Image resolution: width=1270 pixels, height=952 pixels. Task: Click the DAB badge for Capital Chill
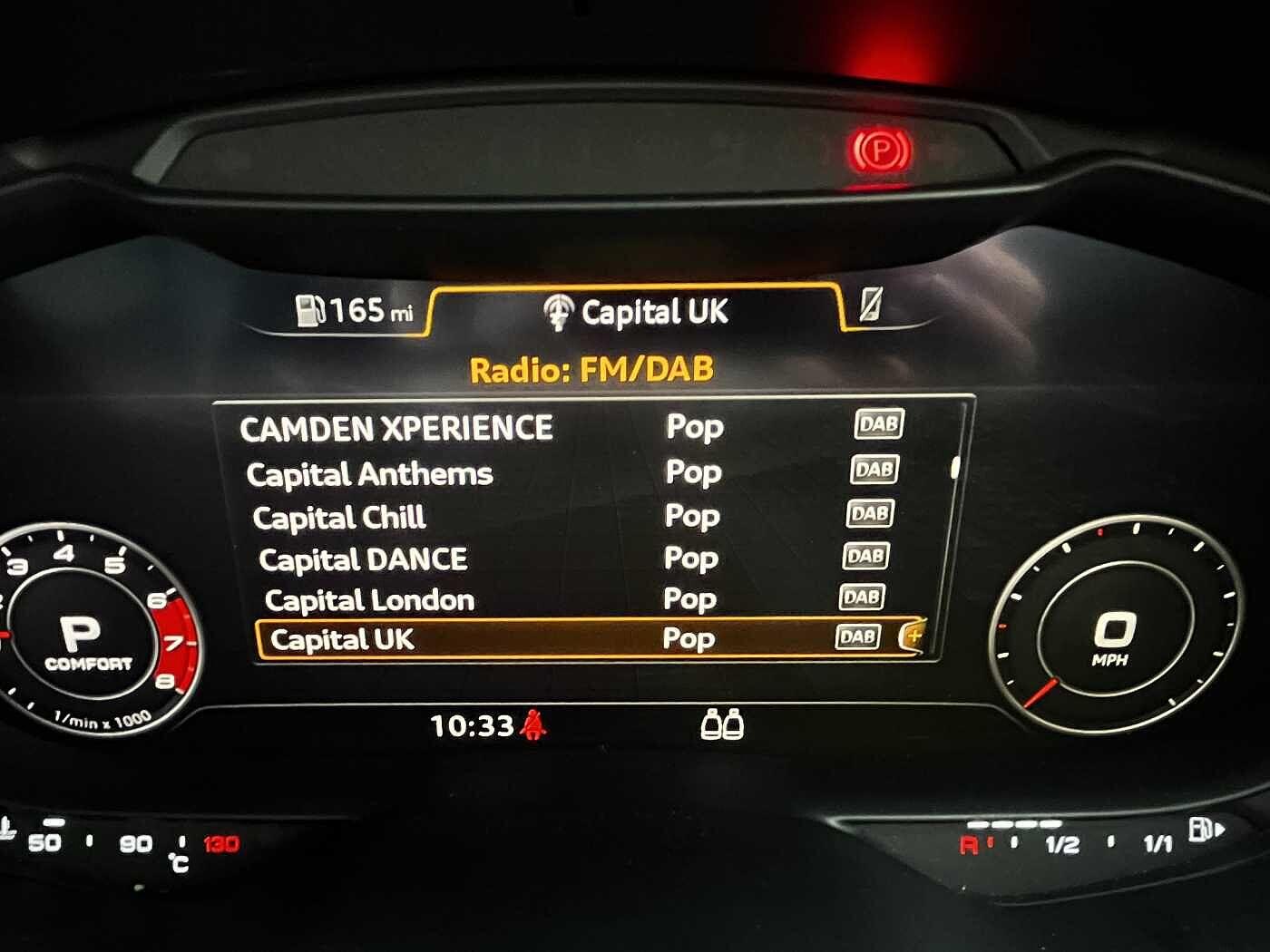point(873,512)
